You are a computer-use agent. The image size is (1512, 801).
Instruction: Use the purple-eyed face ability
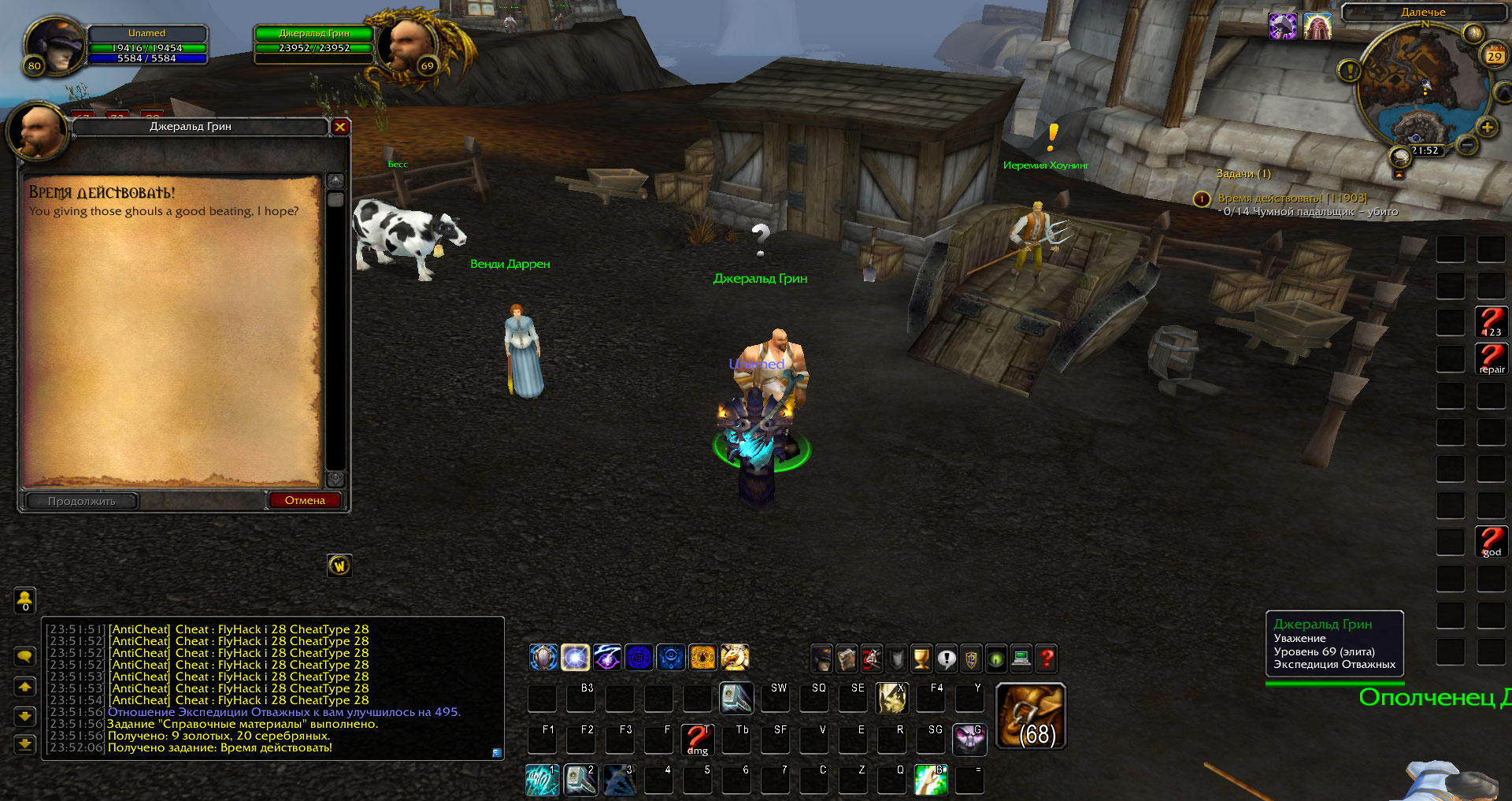969,740
